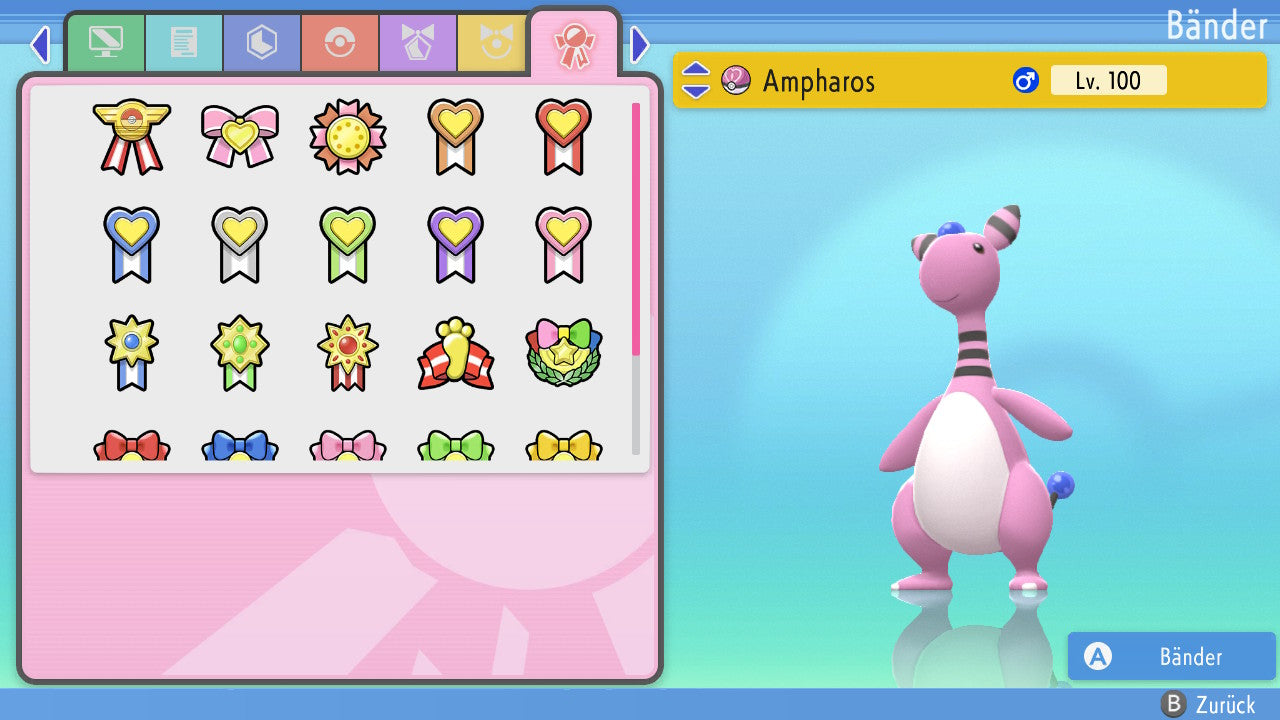
Task: Select the yellow smiley face tab
Action: [492, 43]
